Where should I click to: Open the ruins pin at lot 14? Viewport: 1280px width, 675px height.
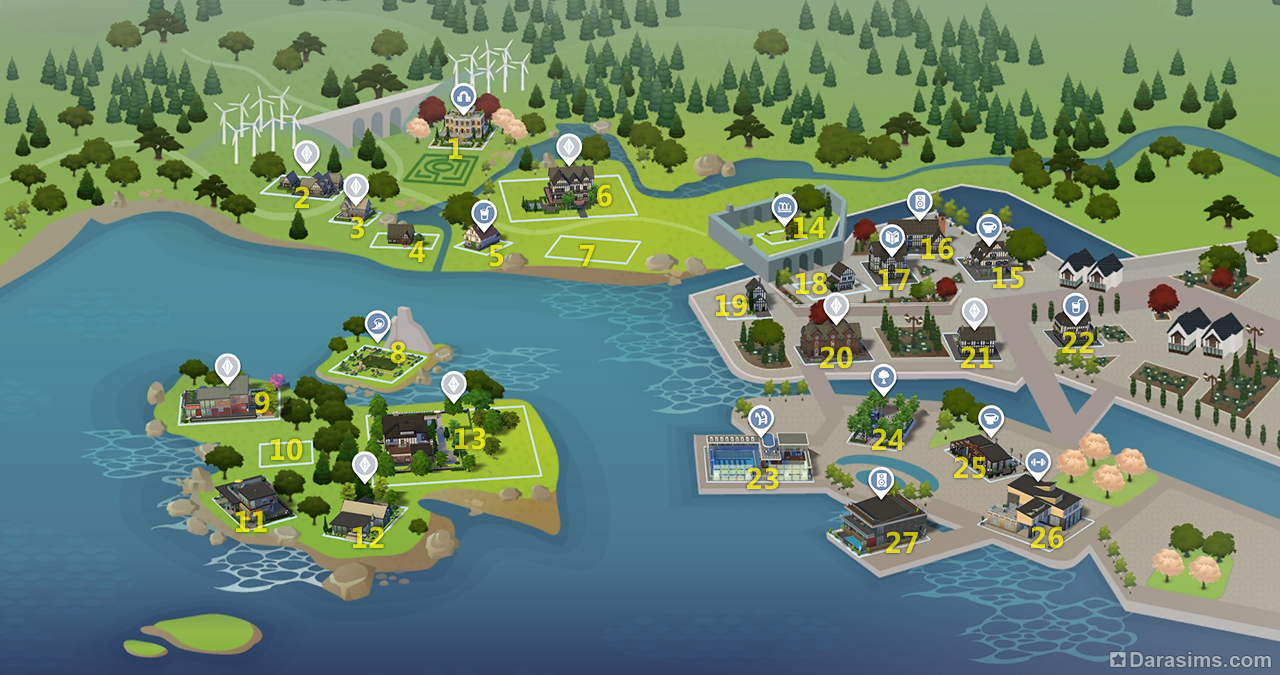784,208
